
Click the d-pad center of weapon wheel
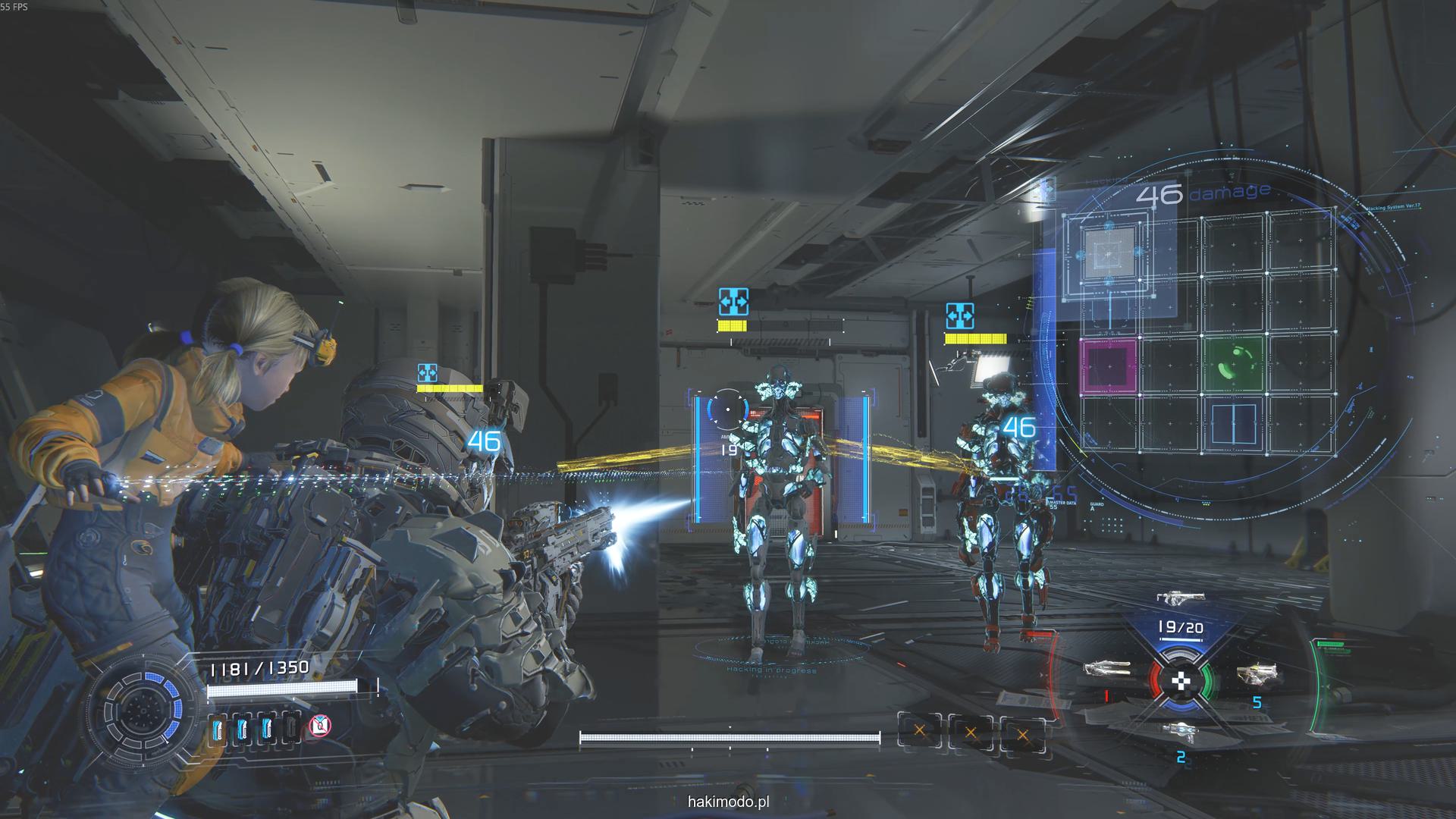coord(1181,681)
